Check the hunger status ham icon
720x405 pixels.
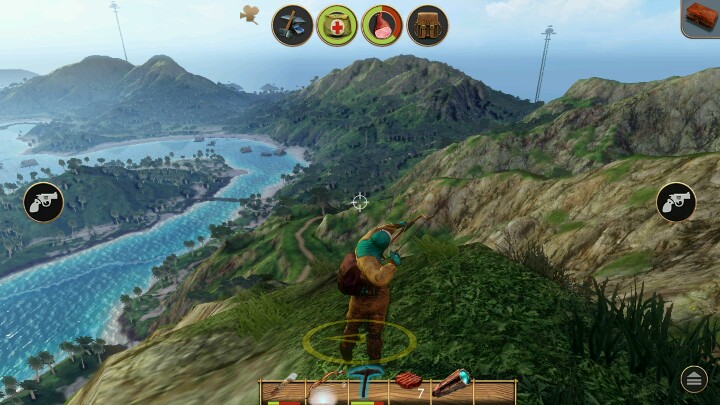[x=382, y=25]
